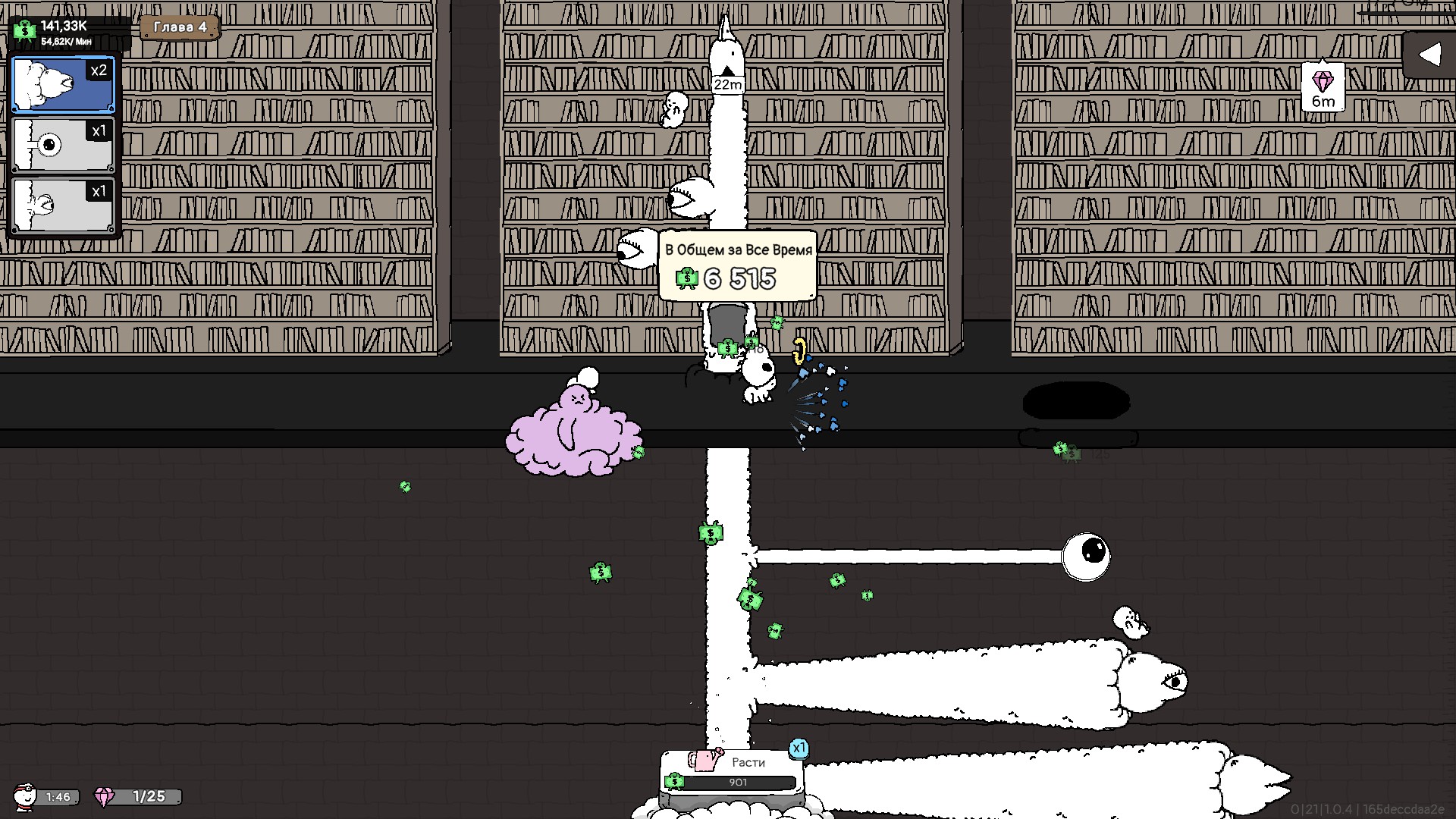
Task: Click the back arrow icon in the top-right panel
Action: pos(1432,53)
